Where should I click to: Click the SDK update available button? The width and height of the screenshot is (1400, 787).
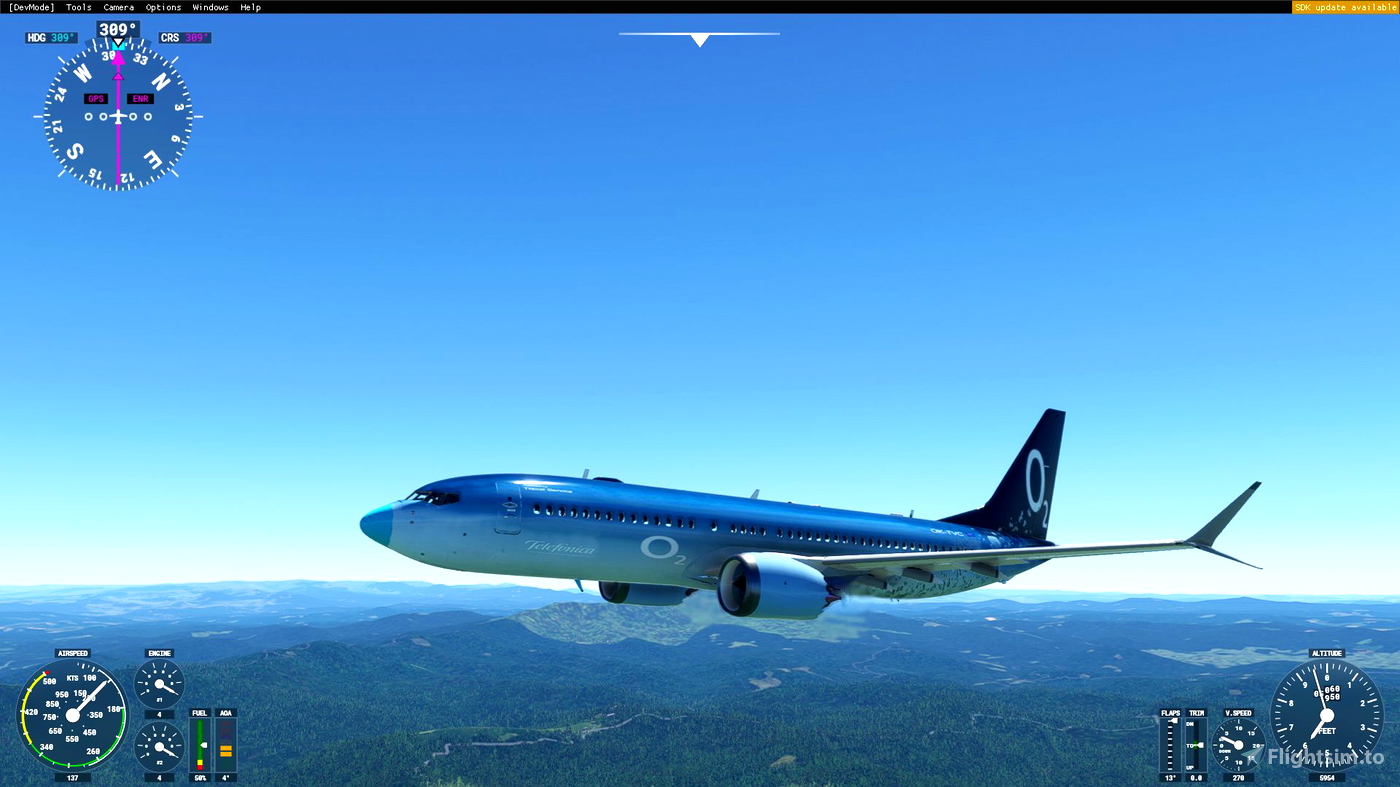click(1344, 6)
